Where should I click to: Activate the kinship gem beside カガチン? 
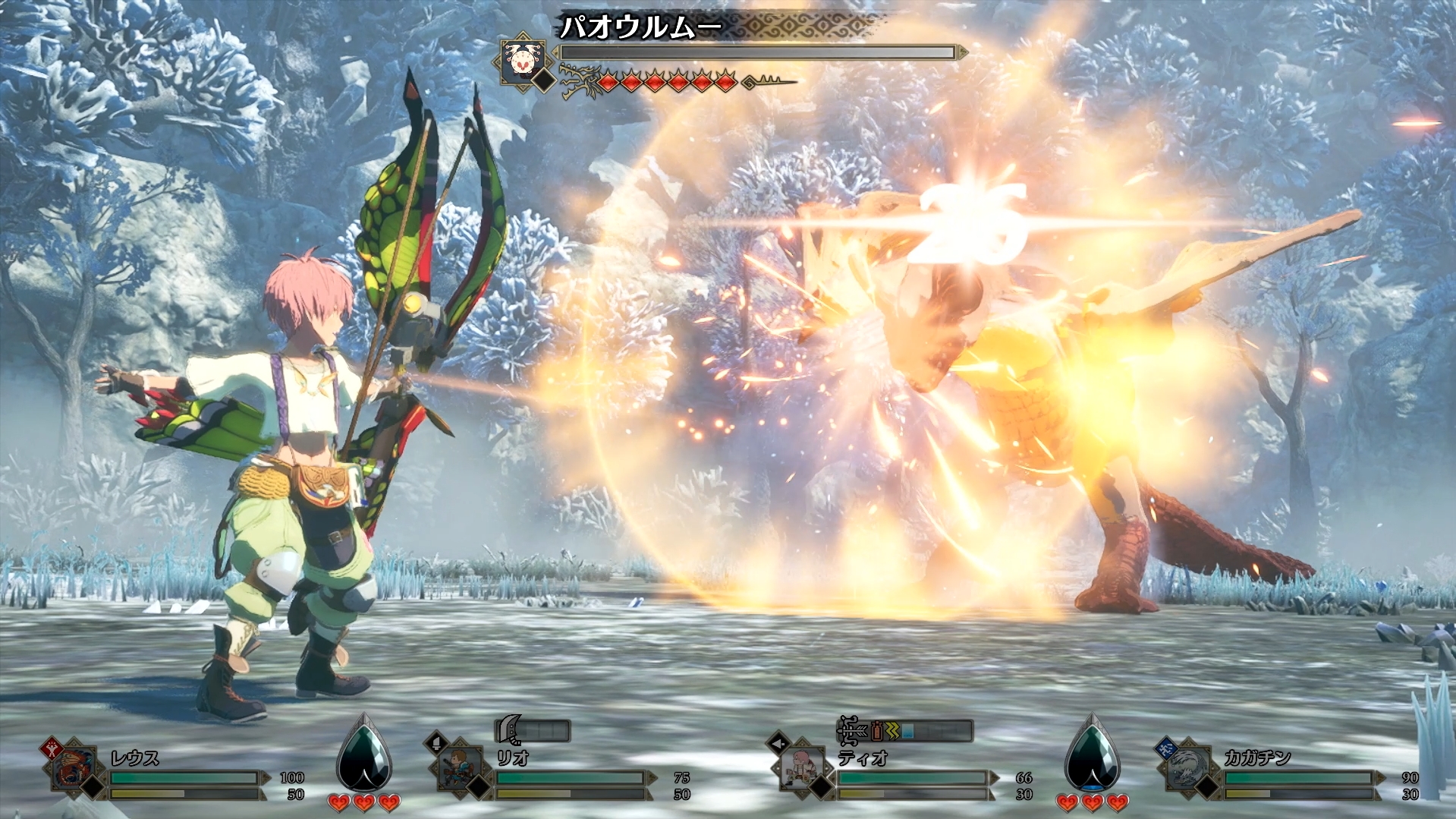1092,754
